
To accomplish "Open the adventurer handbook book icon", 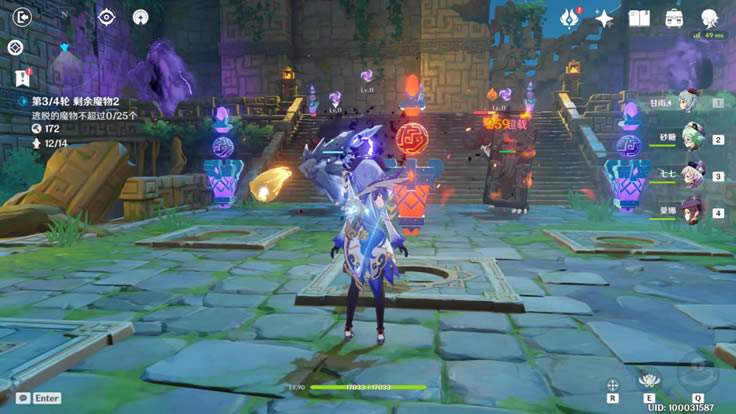I will pos(639,18).
